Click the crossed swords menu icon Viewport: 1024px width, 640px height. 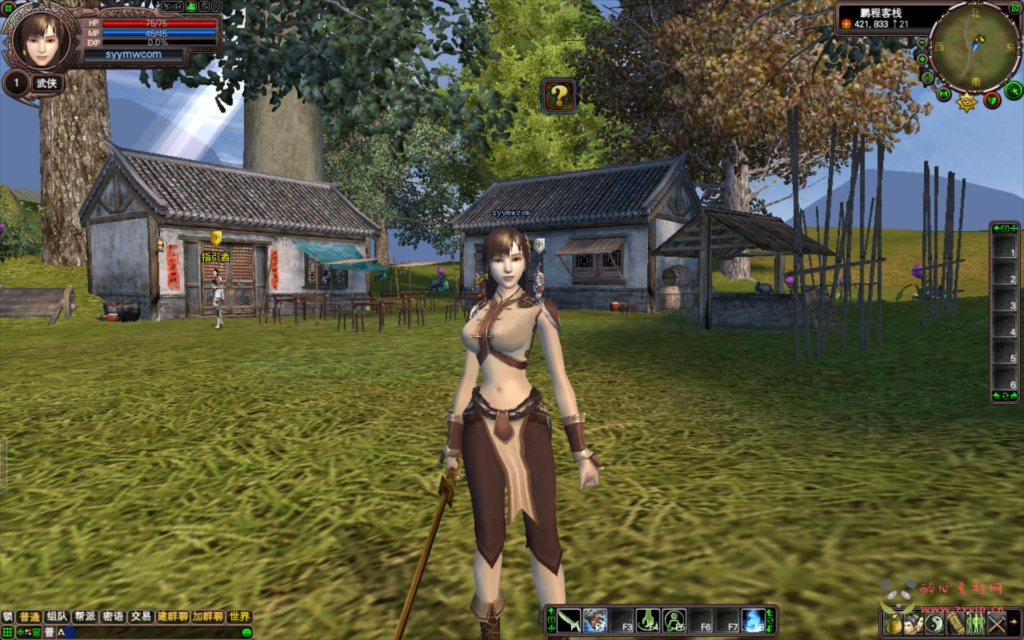[x=996, y=624]
